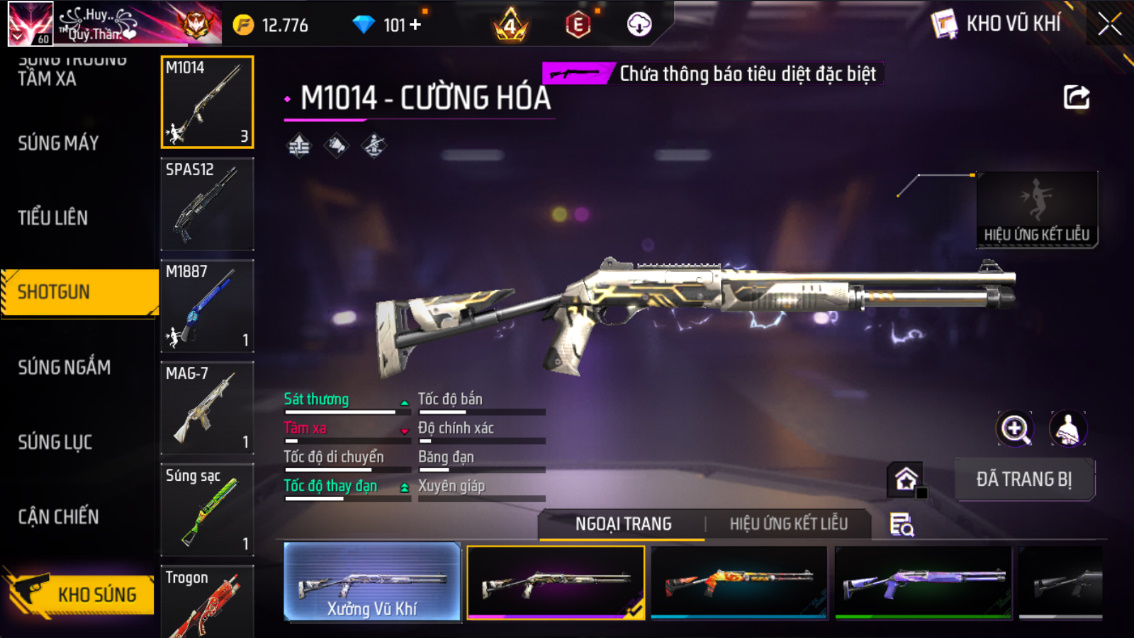Share the weapon using the share icon

pyautogui.click(x=1076, y=97)
